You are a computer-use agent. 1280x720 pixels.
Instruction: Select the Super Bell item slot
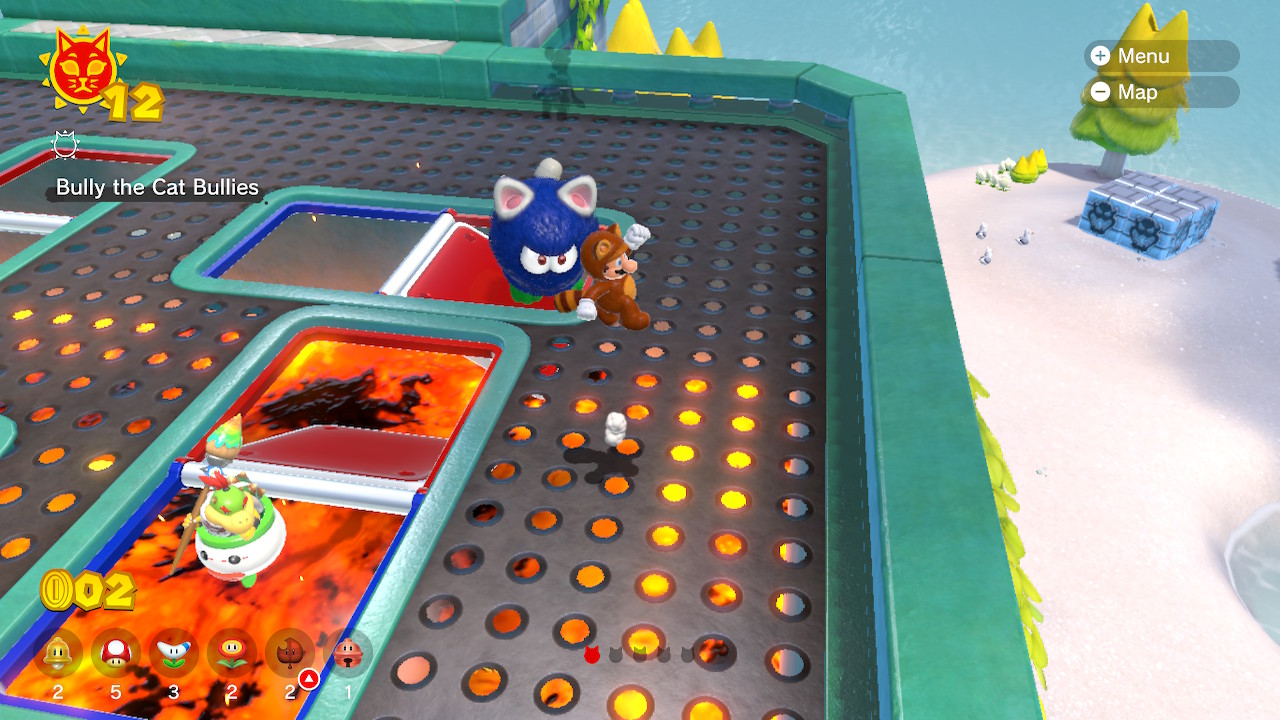(58, 655)
